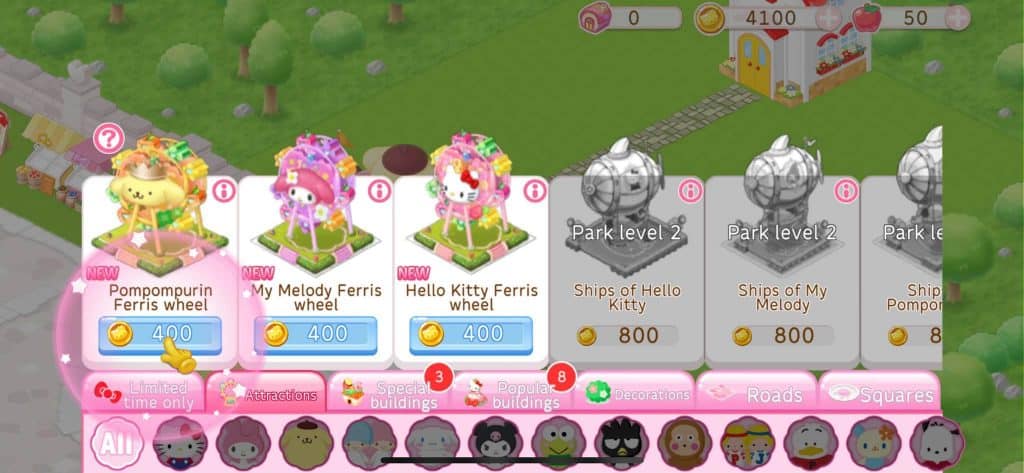
Task: Open the Squares tab
Action: (x=879, y=394)
